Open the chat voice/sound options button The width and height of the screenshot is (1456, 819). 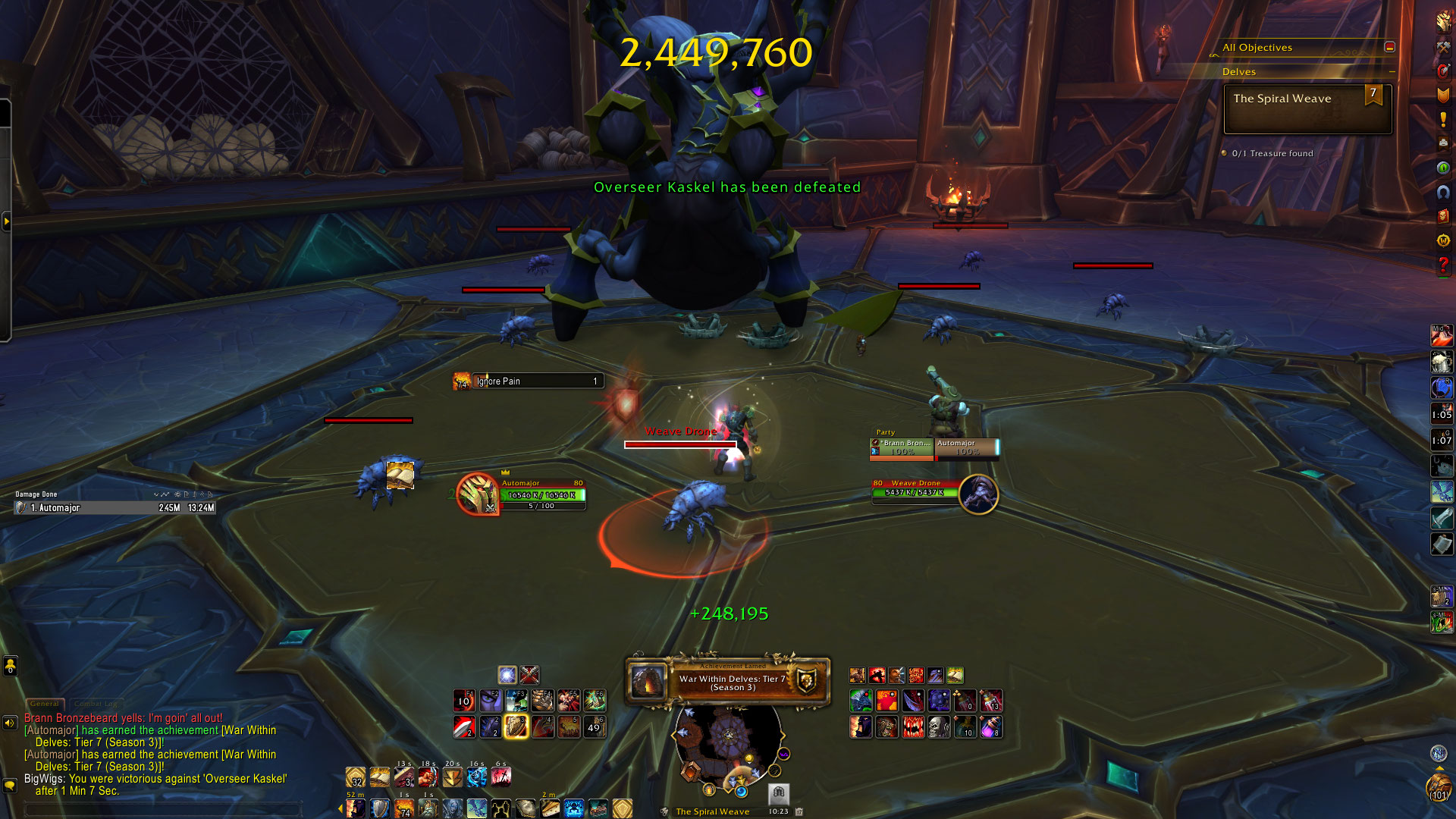(x=10, y=723)
